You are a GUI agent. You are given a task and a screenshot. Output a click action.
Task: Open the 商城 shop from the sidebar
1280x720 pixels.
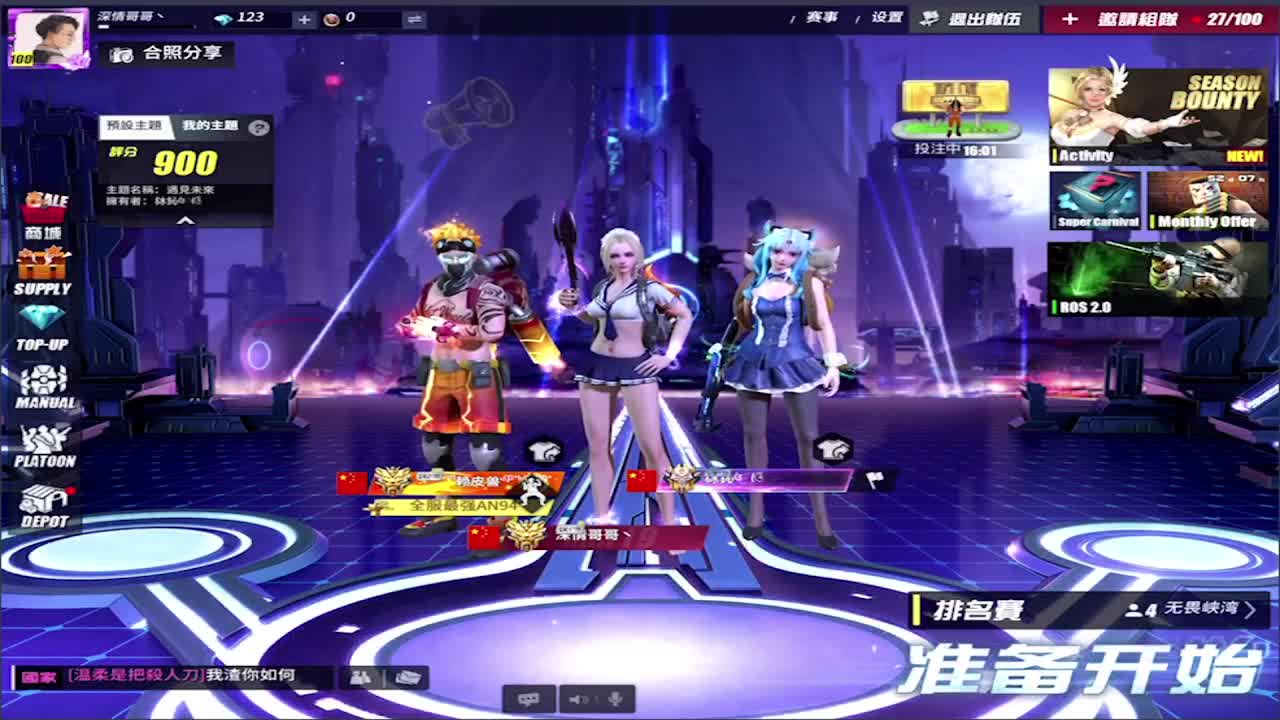click(x=43, y=210)
